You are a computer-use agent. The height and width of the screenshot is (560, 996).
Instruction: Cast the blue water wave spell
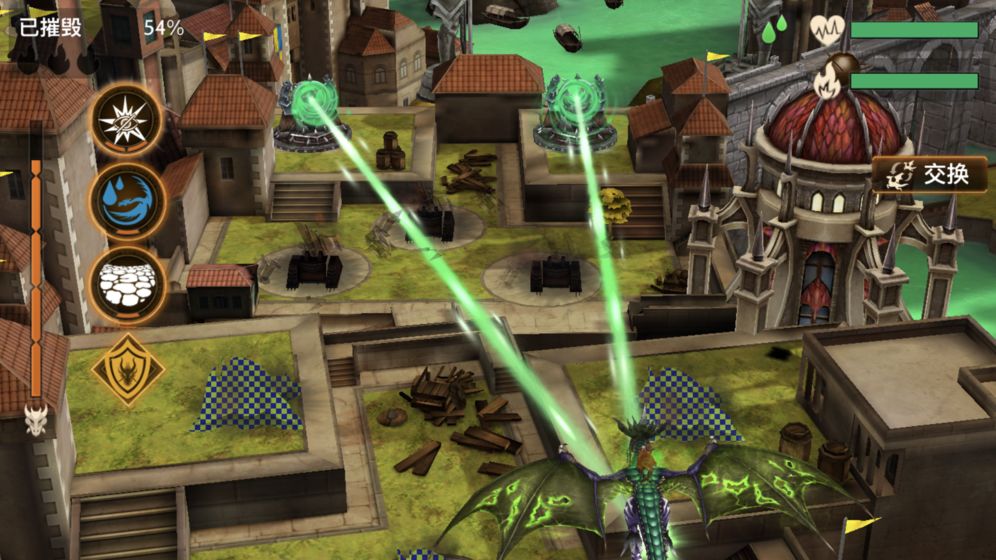tap(127, 201)
